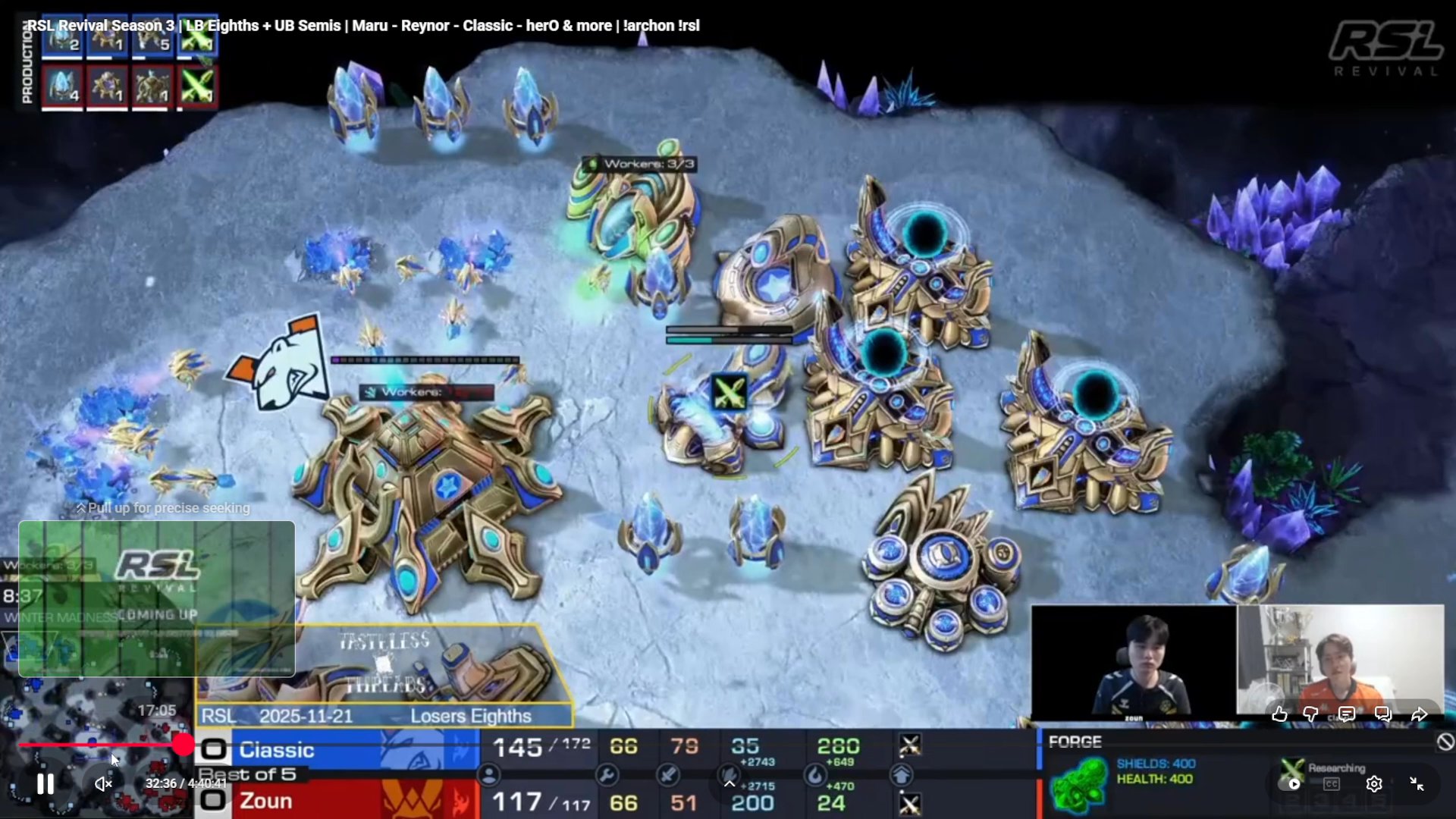
Task: Click the gas flame resource icon
Action: [817, 775]
